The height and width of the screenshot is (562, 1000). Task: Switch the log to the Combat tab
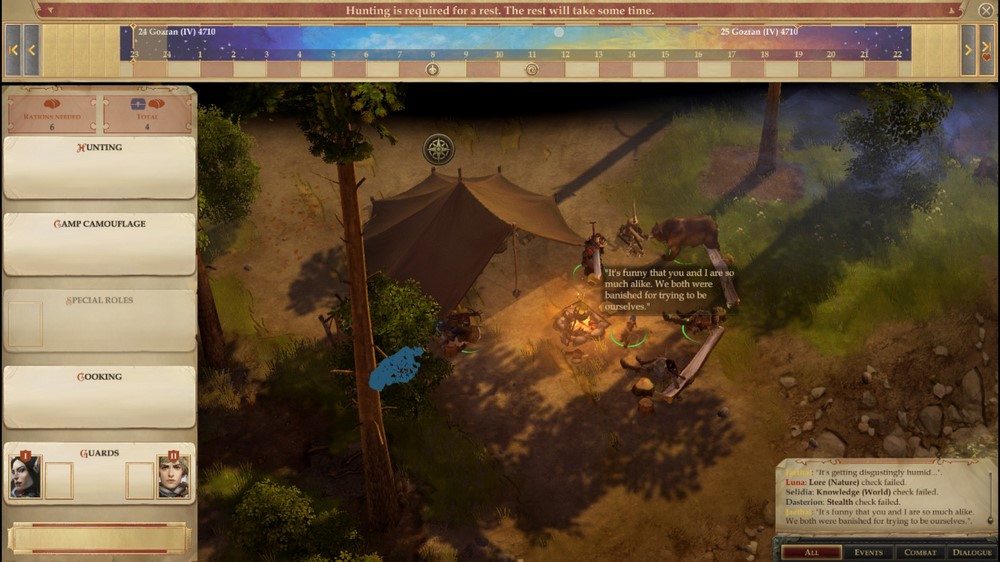pos(920,552)
